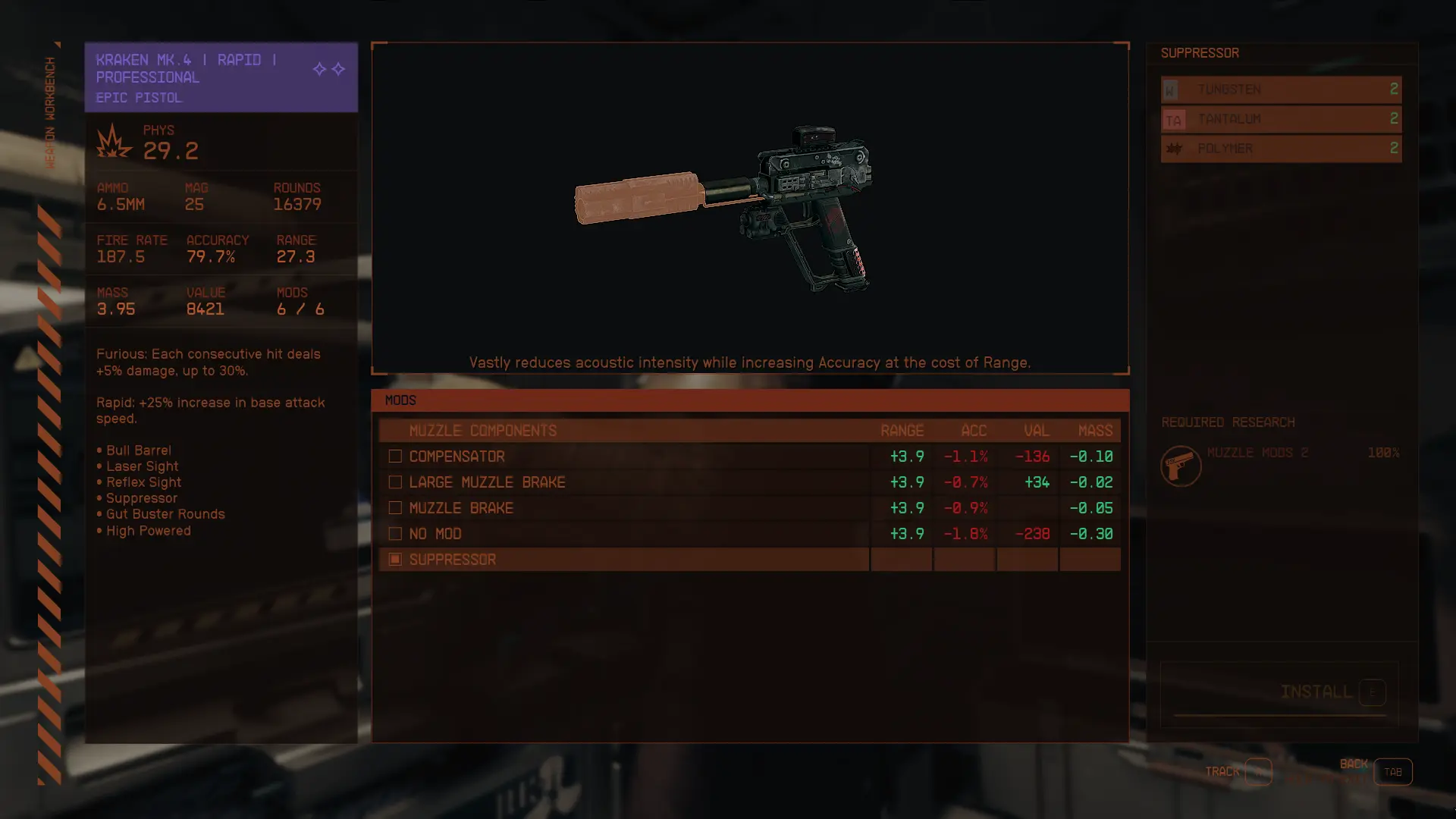Select the Compensator muzzle mod
The image size is (1456, 819).
(x=457, y=457)
